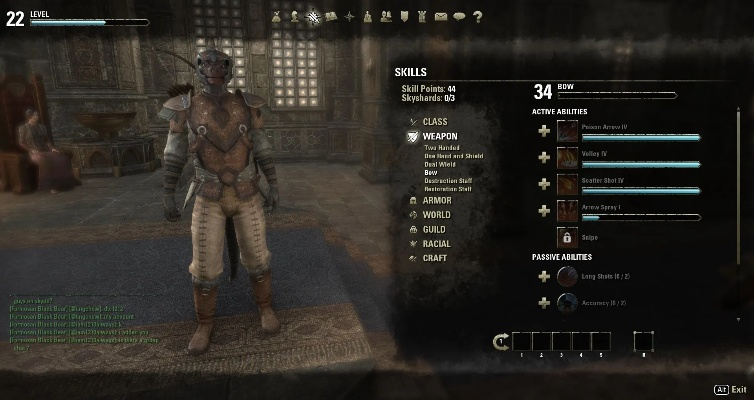Open the friends and contacts icon
This screenshot has height=400, width=754.
386,16
